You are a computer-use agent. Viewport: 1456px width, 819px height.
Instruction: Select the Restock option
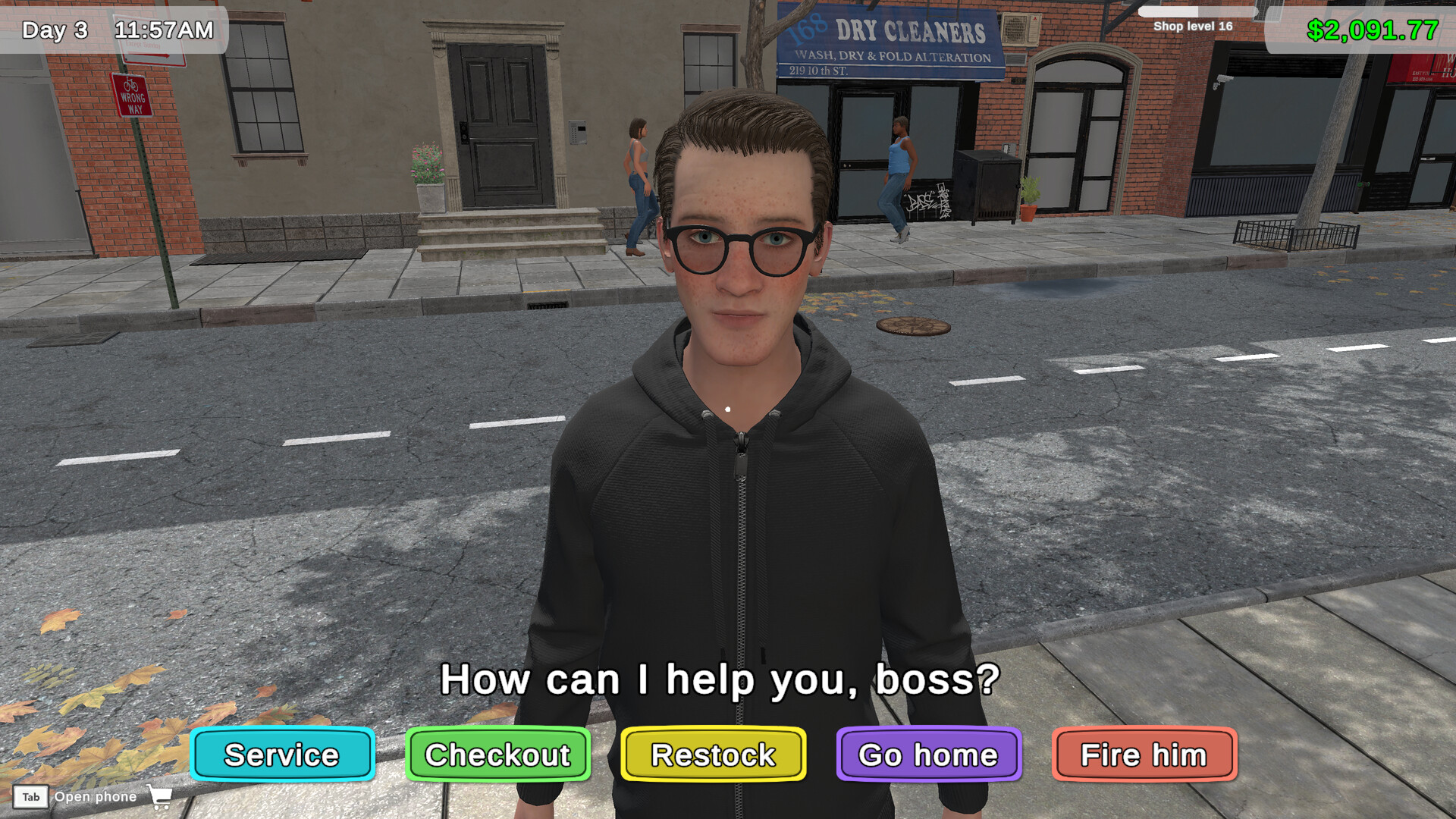click(x=713, y=755)
